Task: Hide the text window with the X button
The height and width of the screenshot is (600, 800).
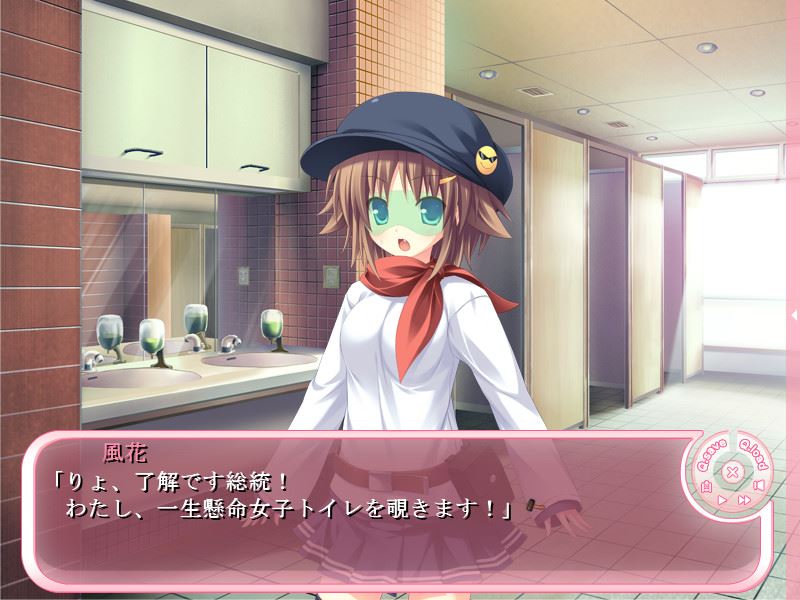Action: coord(732,472)
